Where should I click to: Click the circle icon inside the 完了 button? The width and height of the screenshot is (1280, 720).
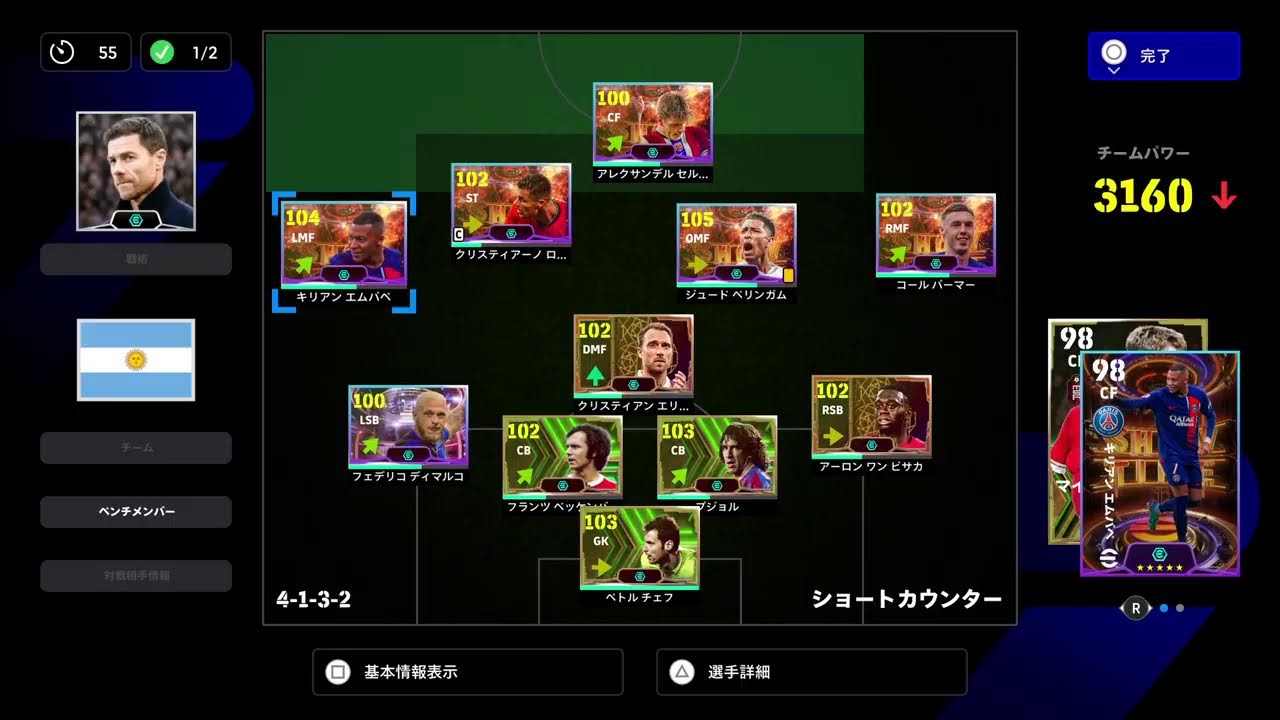point(1113,53)
